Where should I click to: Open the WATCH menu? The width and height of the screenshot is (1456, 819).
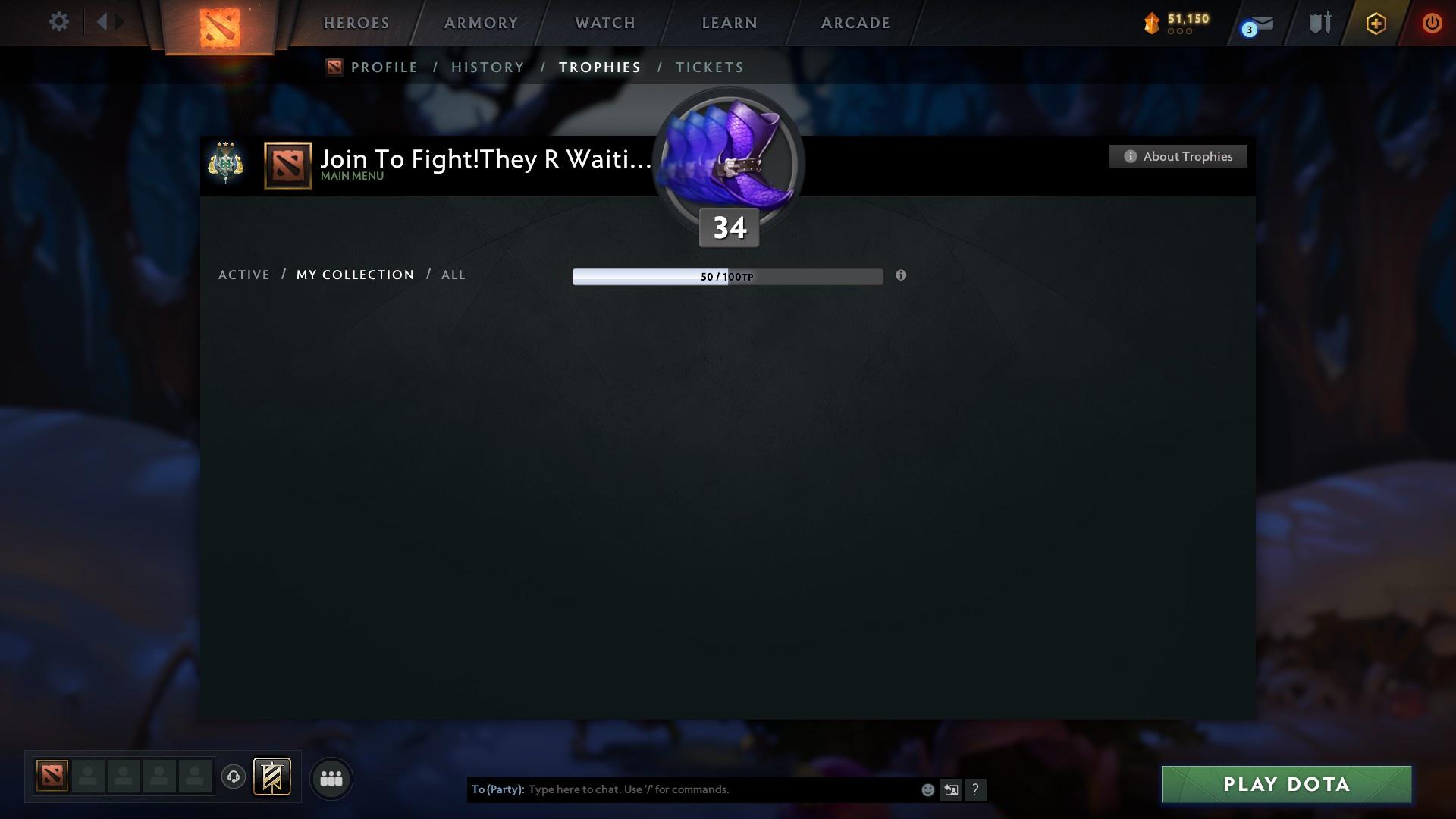pyautogui.click(x=604, y=23)
